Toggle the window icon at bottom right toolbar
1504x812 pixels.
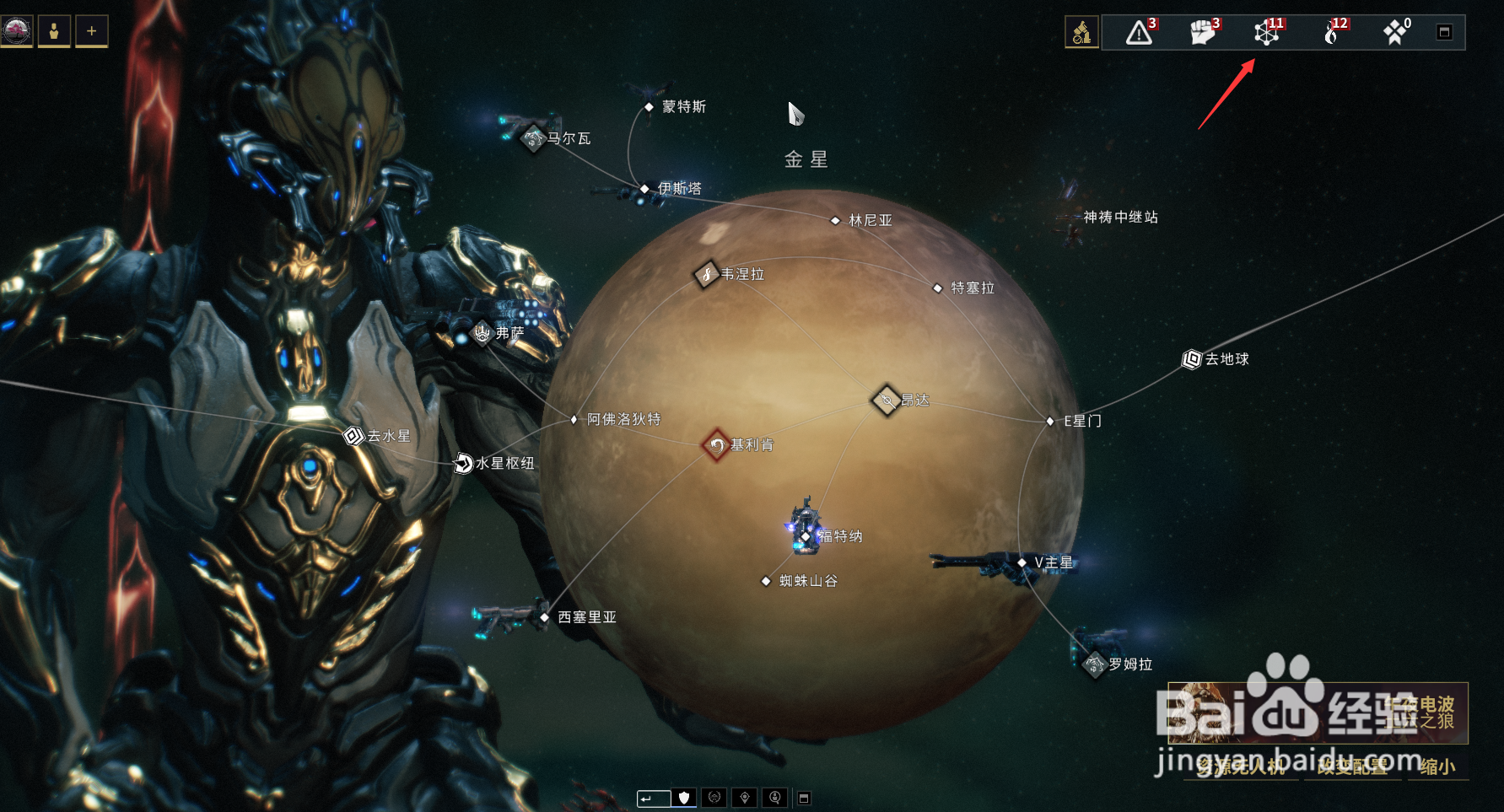click(806, 796)
